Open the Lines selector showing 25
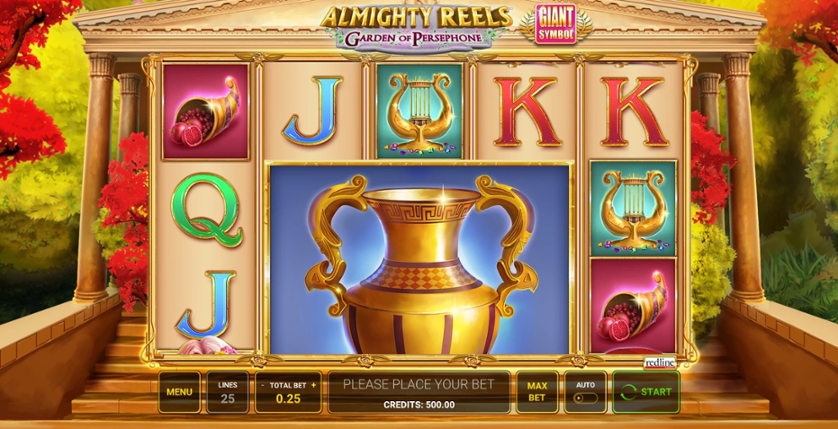This screenshot has height=429, width=838. (227, 392)
